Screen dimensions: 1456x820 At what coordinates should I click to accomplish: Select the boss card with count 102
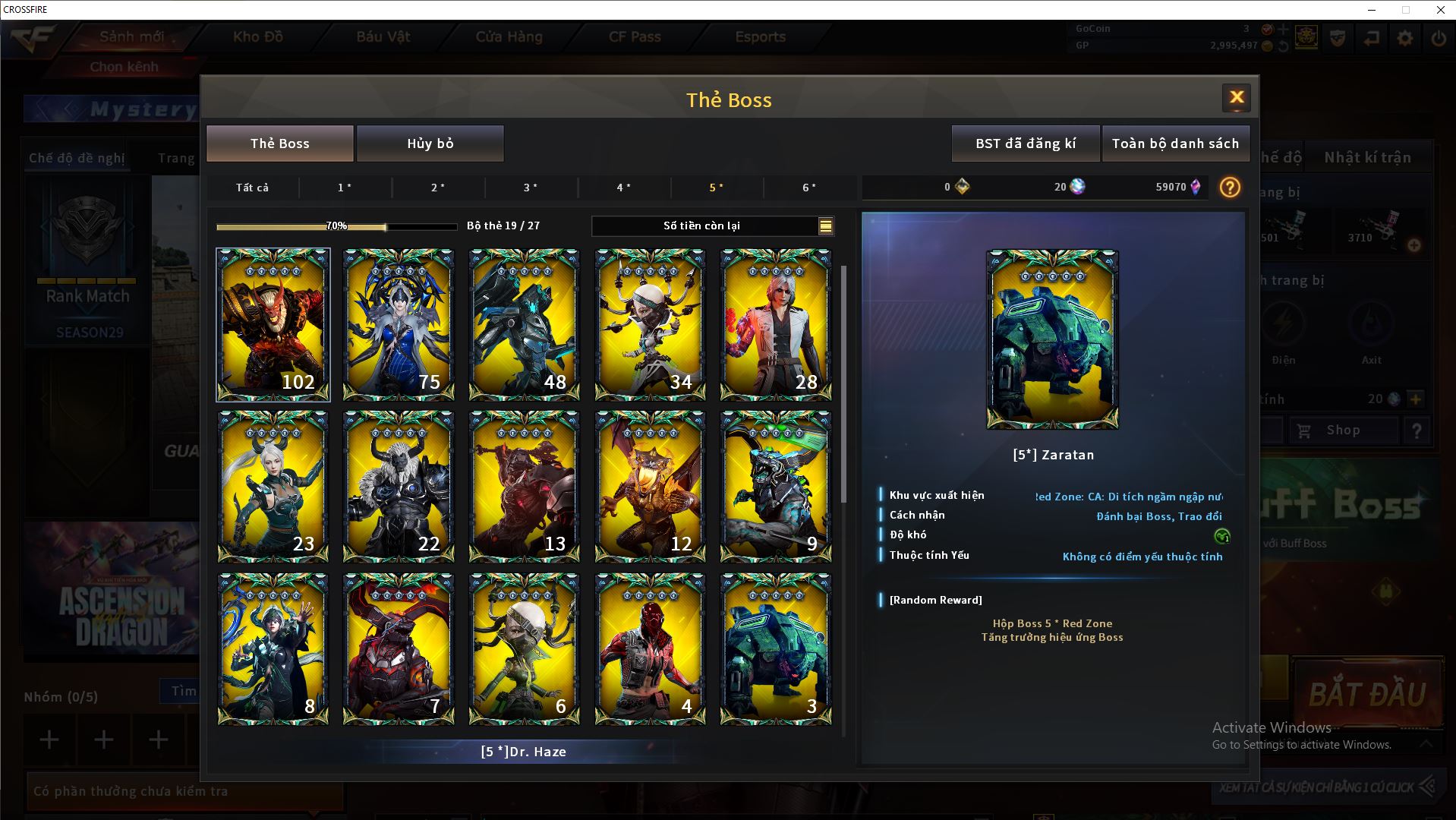273,324
